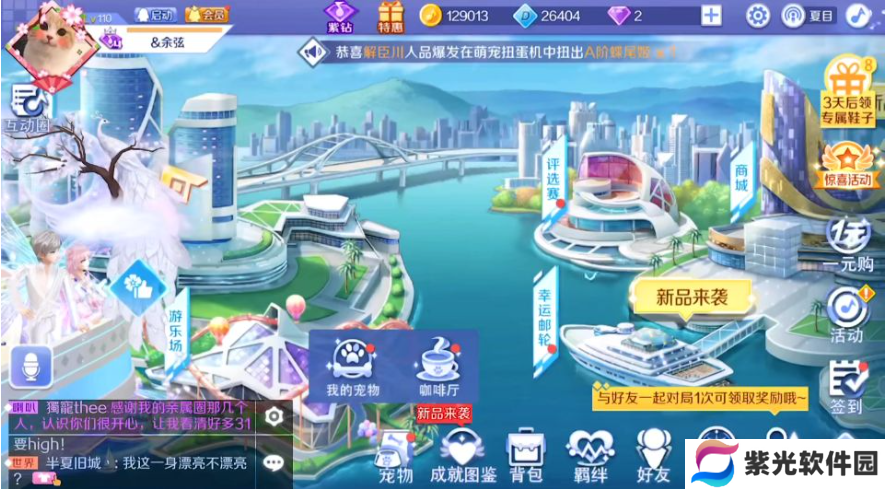The width and height of the screenshot is (885, 489).
Task: Open the 特惠 gift box offers
Action: pos(391,17)
